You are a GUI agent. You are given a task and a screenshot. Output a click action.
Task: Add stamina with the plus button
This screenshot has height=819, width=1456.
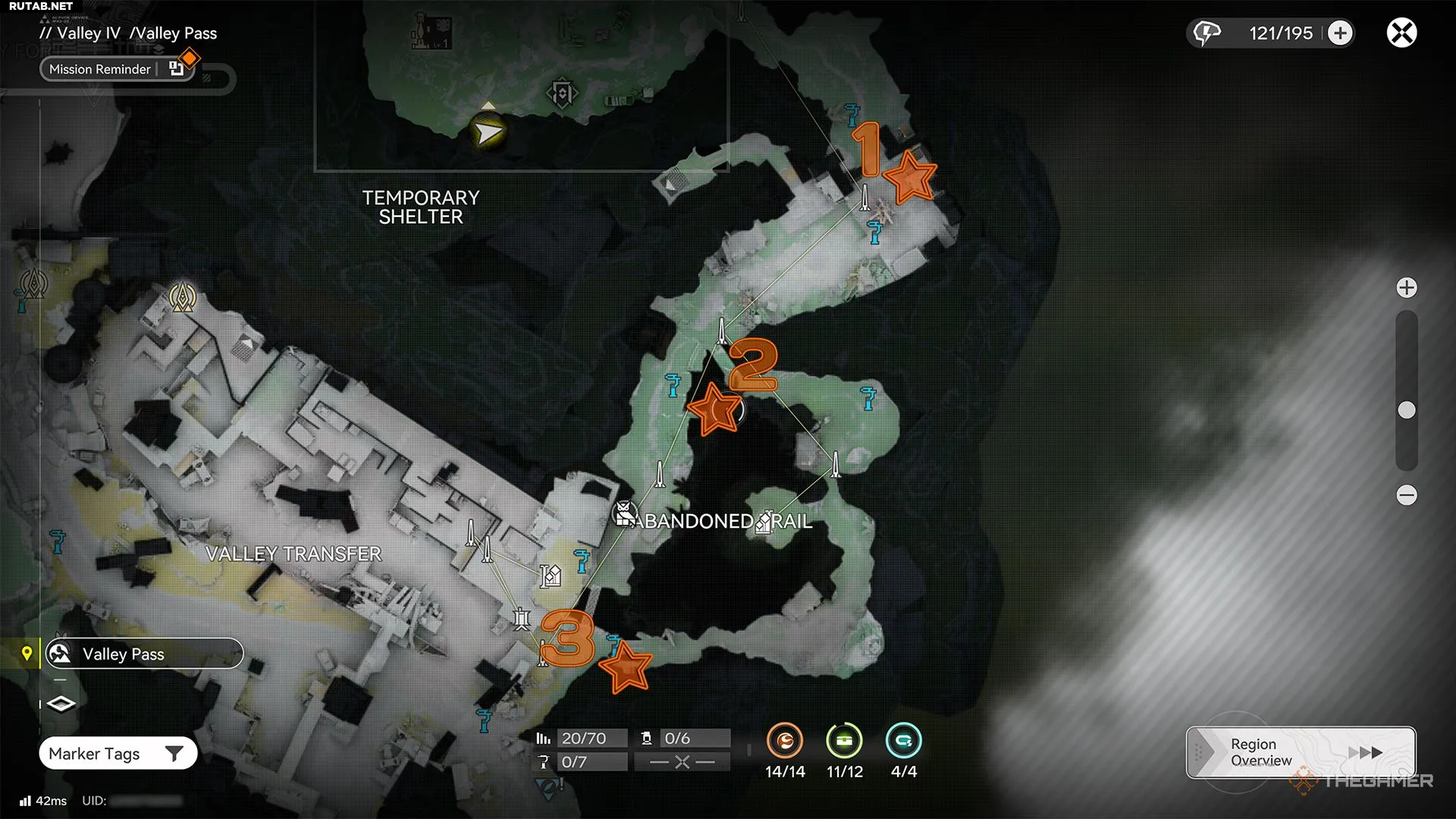pyautogui.click(x=1340, y=33)
